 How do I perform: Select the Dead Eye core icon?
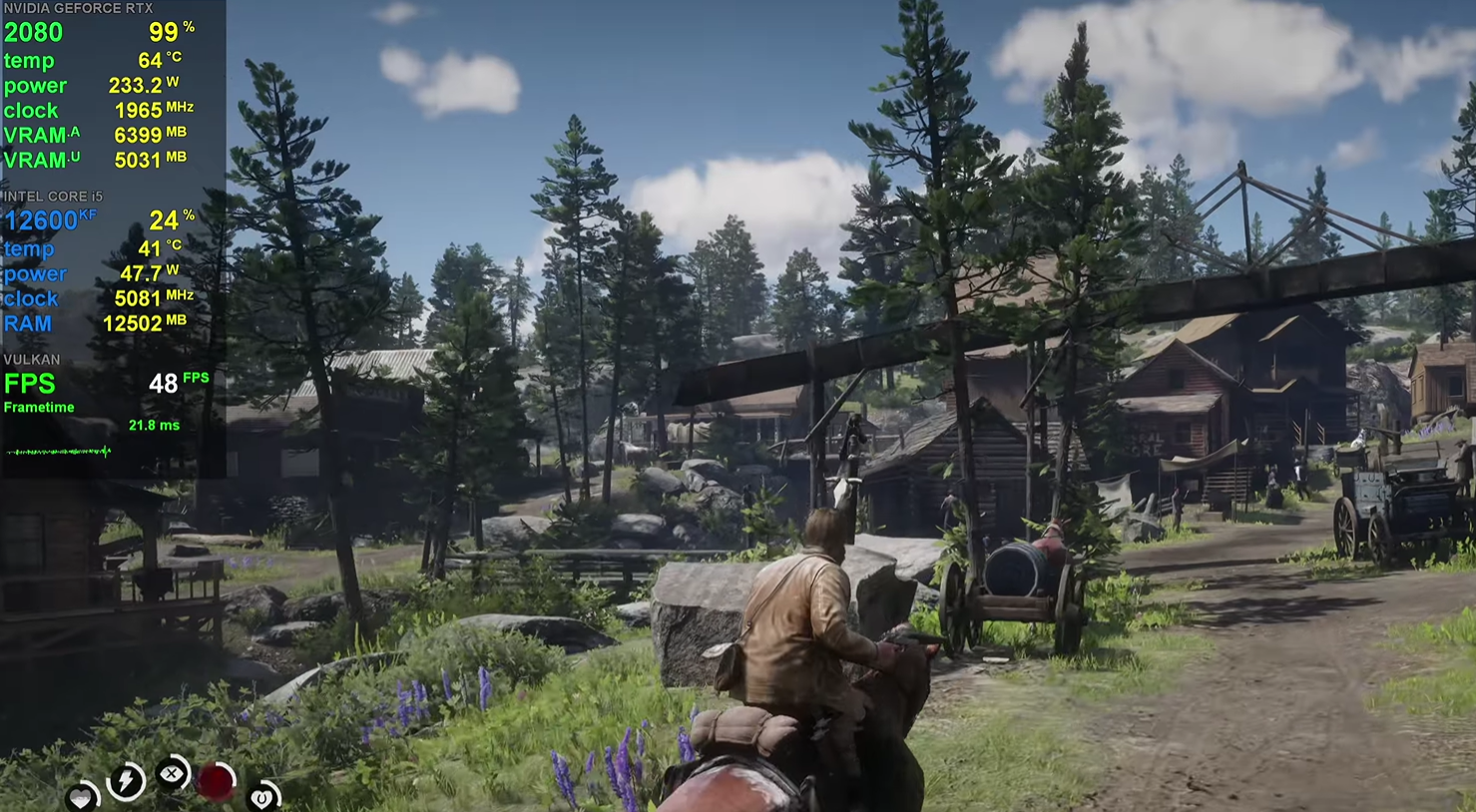coord(172,773)
